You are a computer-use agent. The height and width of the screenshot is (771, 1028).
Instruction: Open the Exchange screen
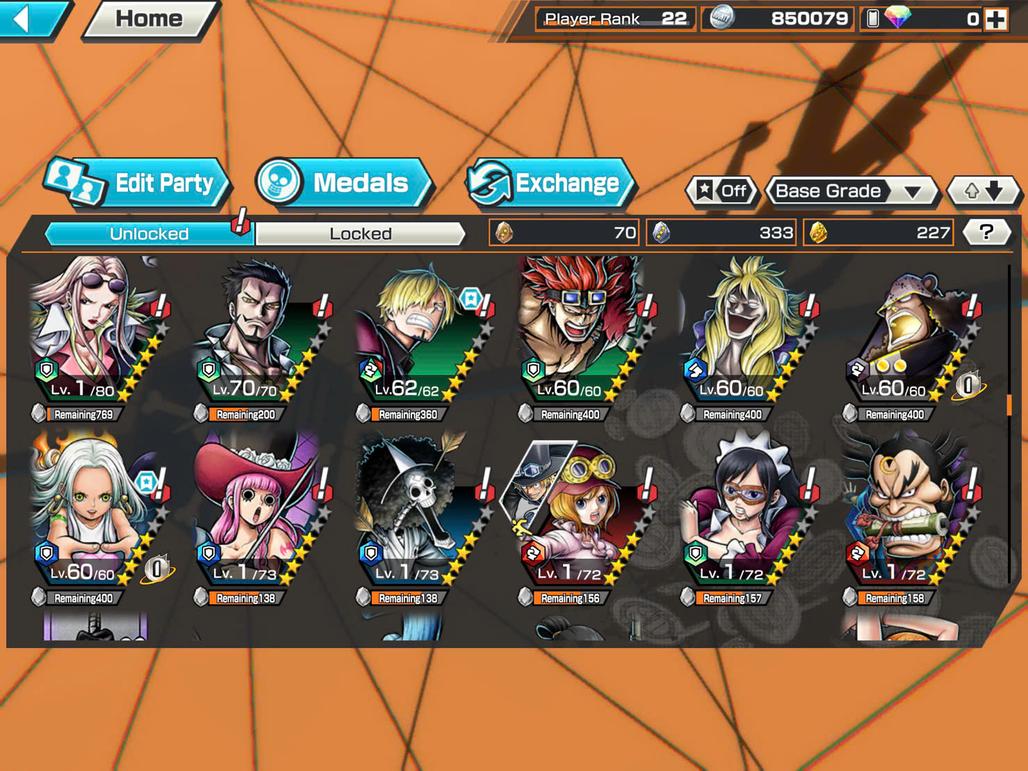(551, 183)
